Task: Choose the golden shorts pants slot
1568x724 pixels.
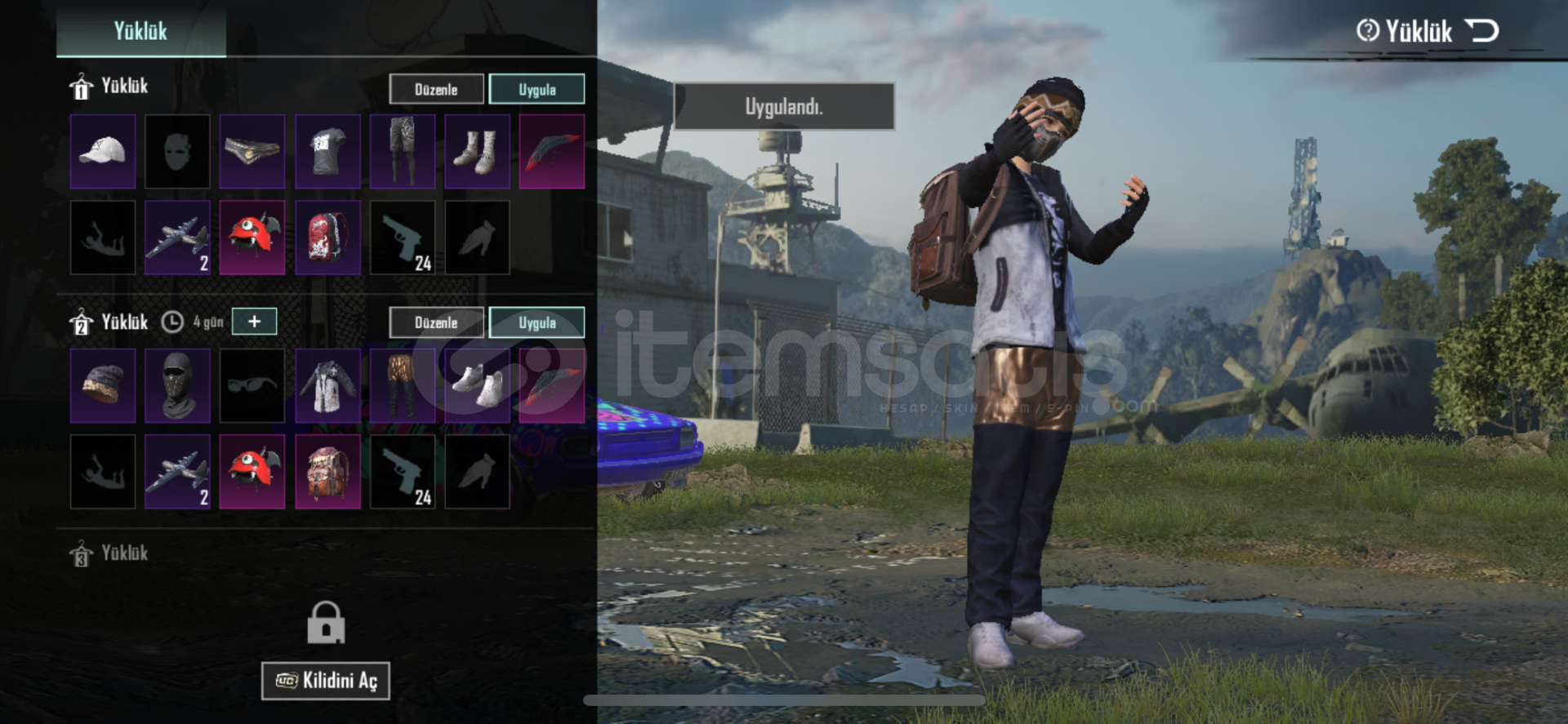Action: [402, 386]
